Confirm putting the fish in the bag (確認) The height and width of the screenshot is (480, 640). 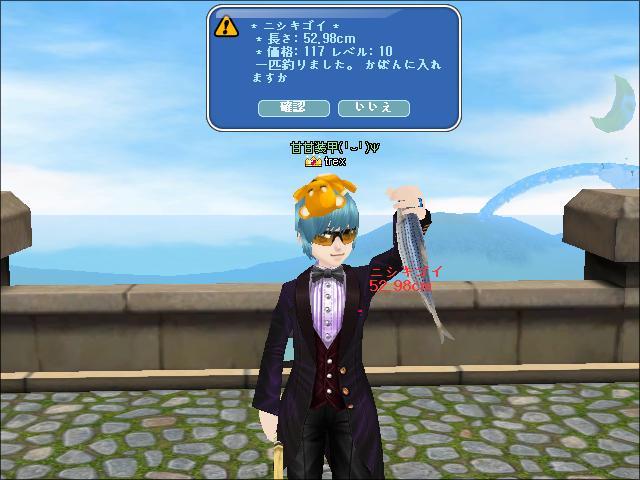[x=293, y=107]
